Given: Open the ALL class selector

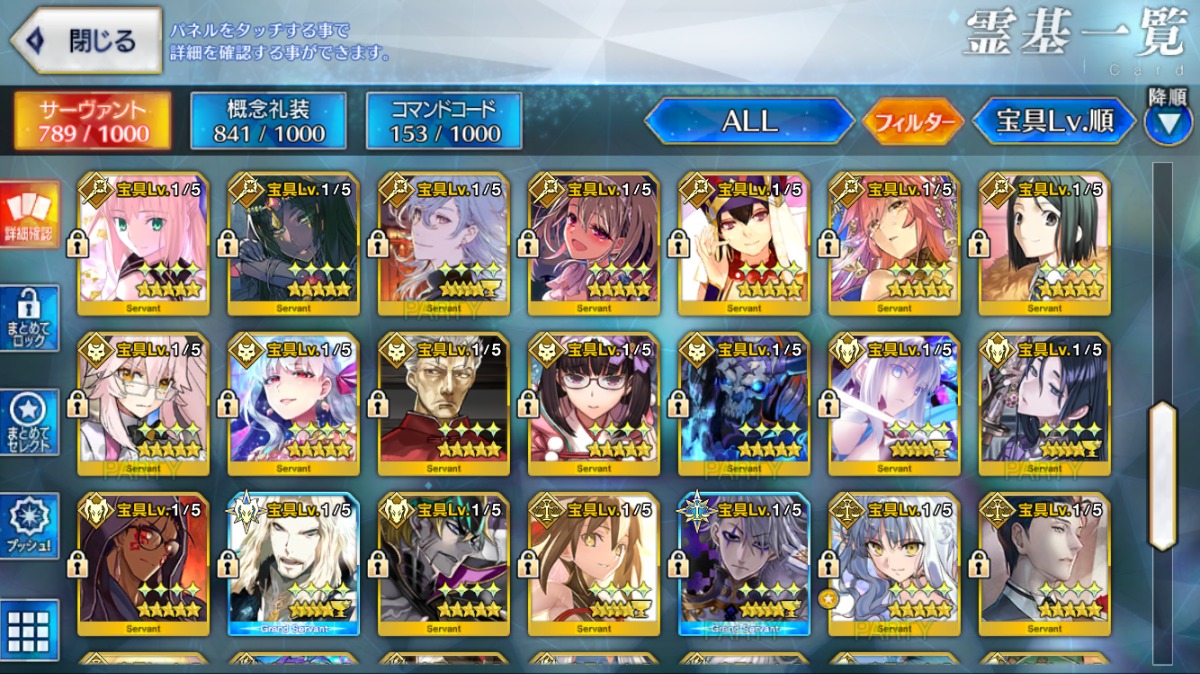Looking at the screenshot, I should point(749,122).
